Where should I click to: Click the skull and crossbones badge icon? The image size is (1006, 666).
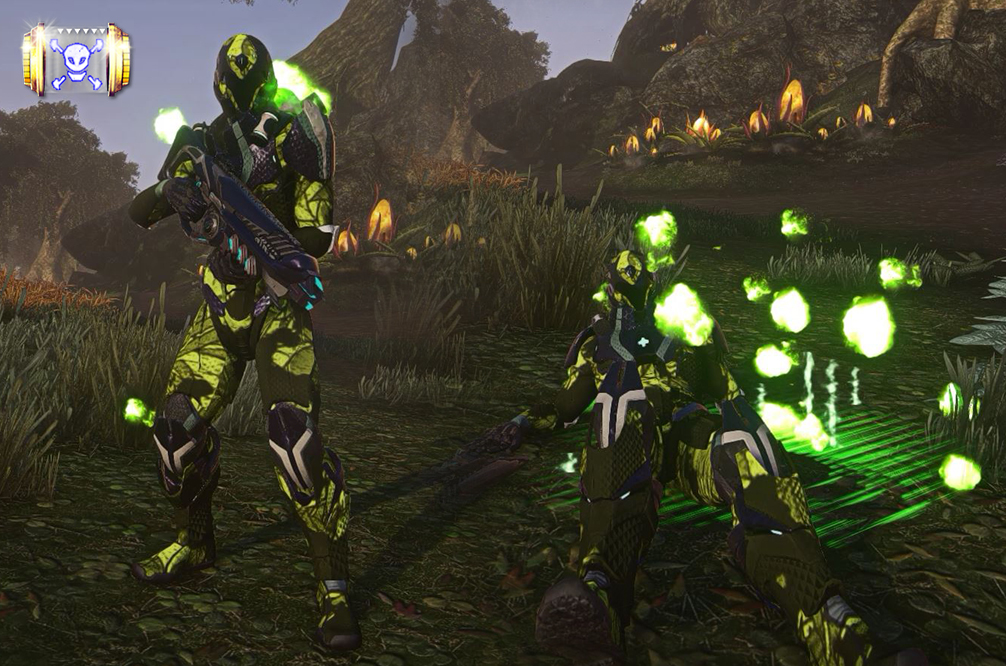77,60
